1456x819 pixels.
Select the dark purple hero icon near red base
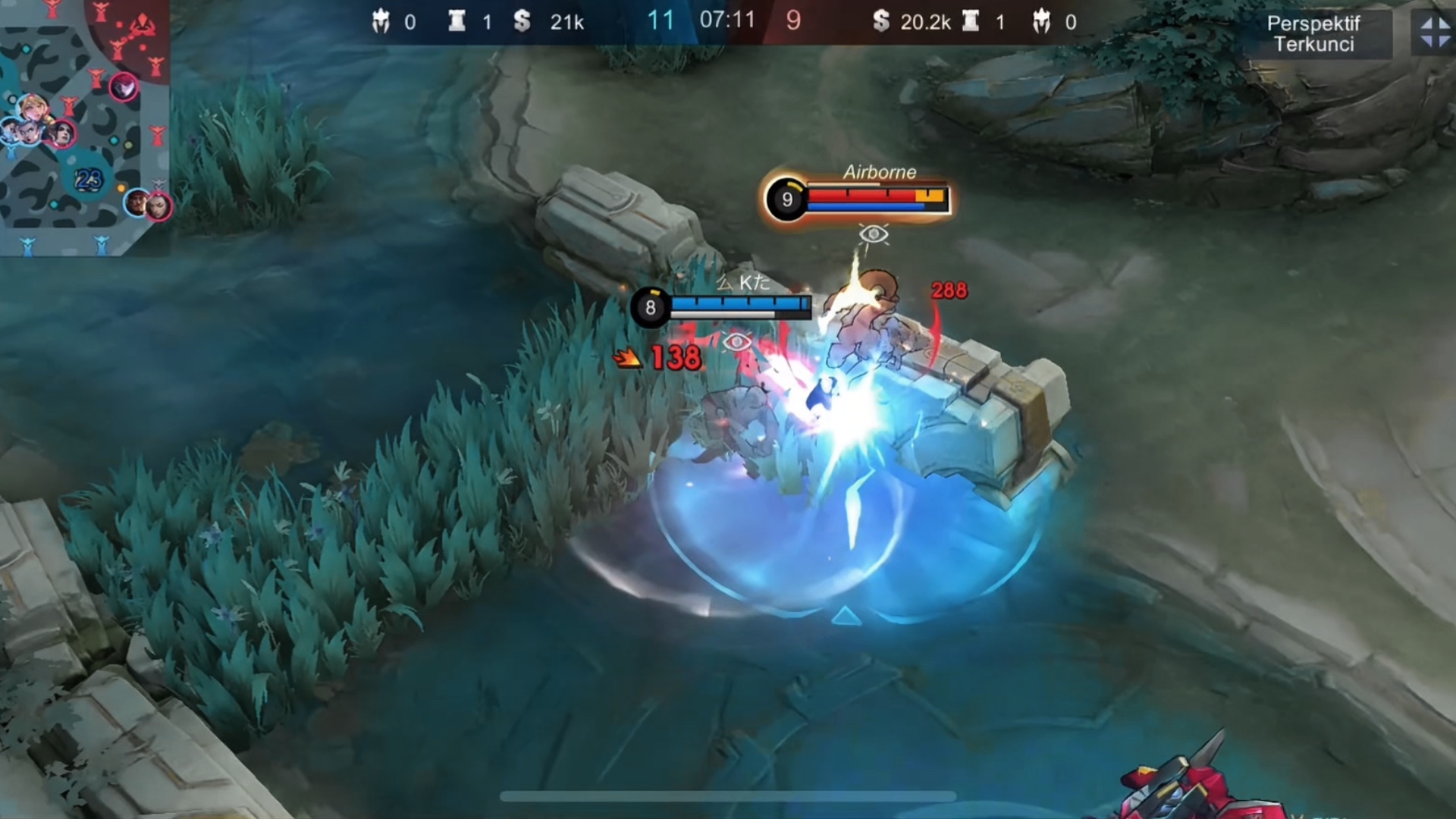coord(124,87)
